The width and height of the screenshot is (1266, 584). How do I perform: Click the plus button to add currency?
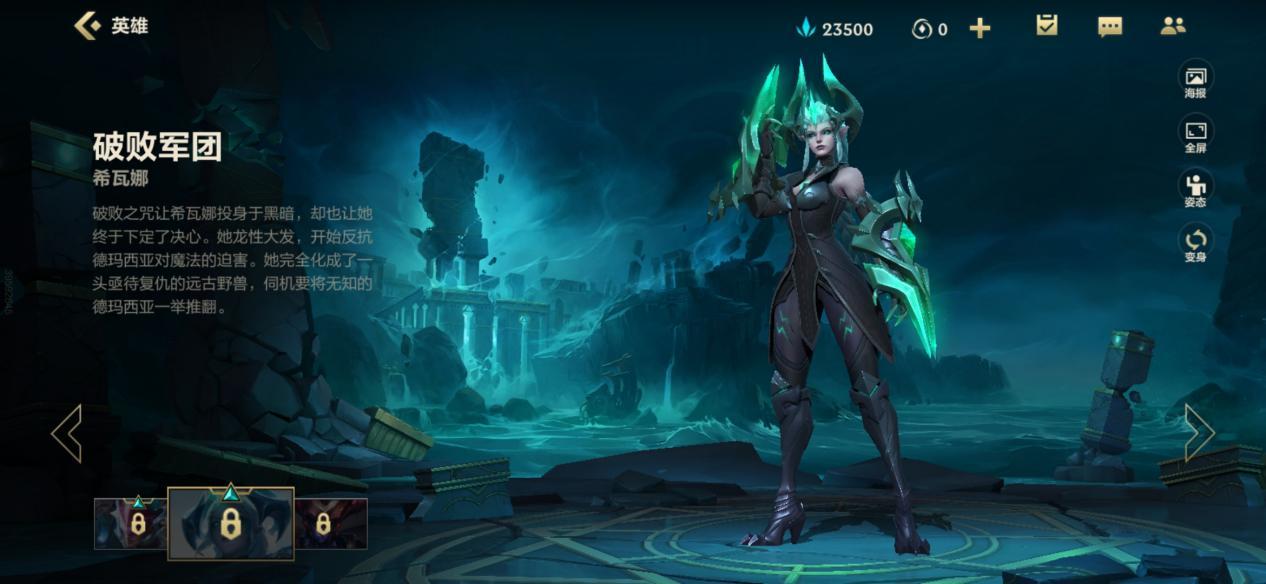pos(980,29)
